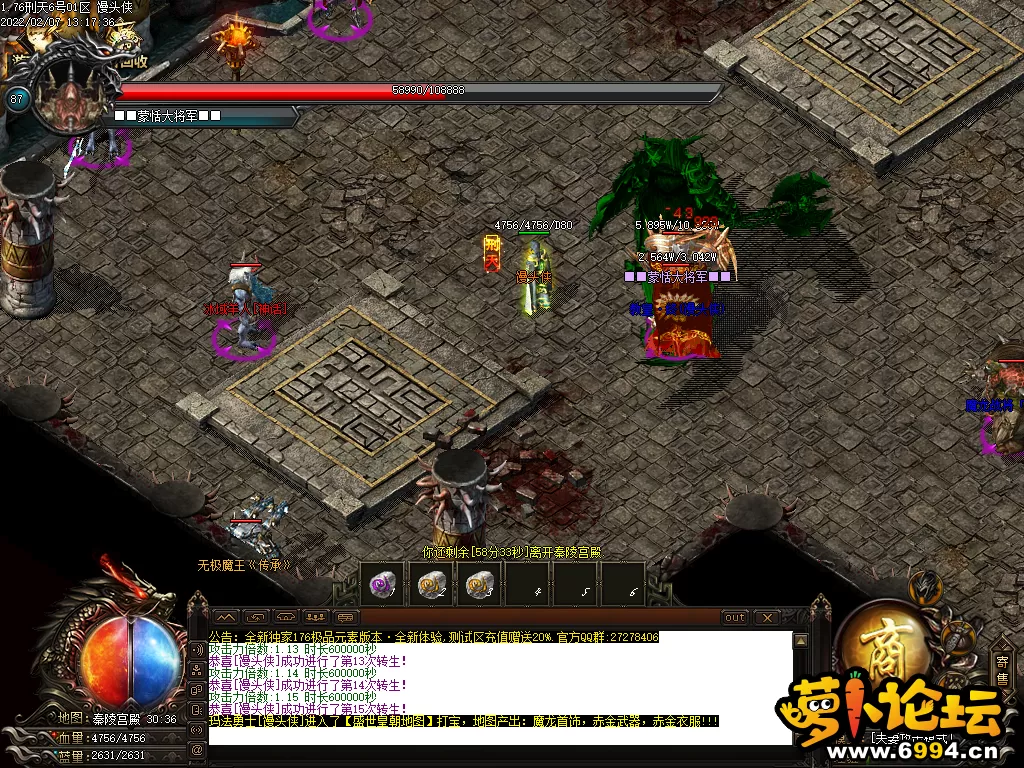Open the armored warrior icon beside the shop orb
Image resolution: width=1024 pixels, height=768 pixels.
point(958,637)
